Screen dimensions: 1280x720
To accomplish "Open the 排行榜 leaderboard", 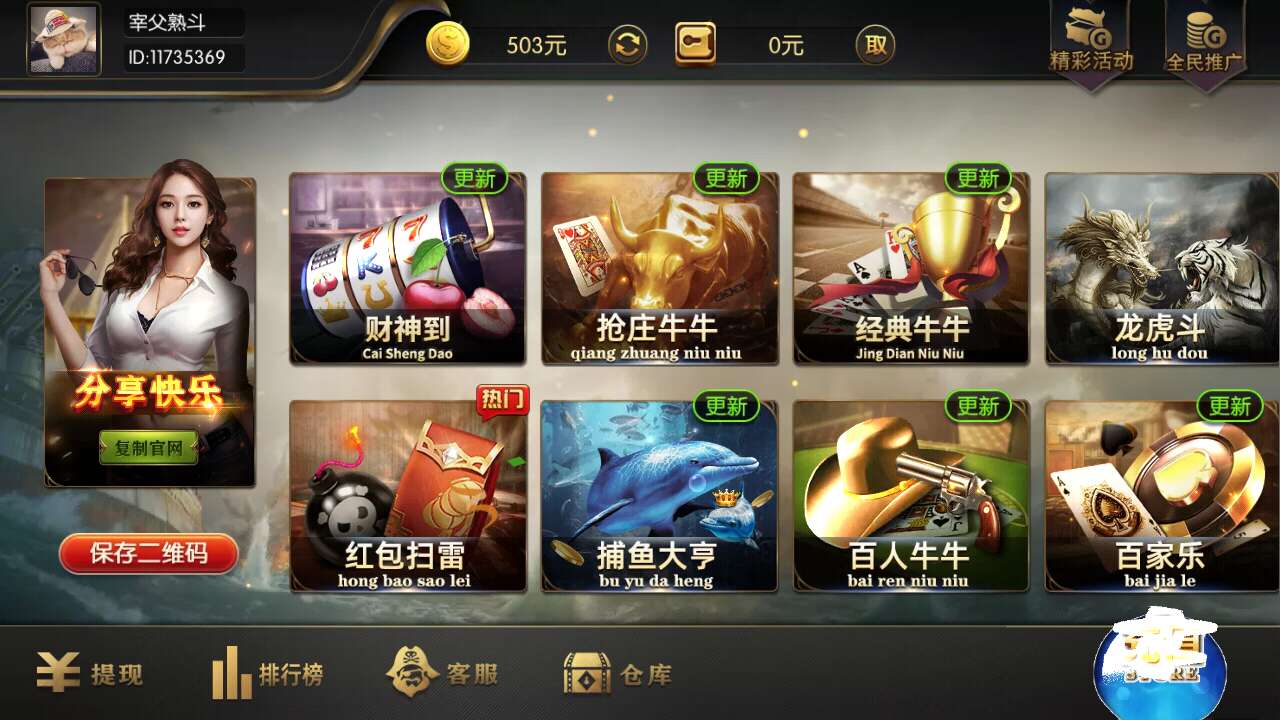I will (270, 674).
